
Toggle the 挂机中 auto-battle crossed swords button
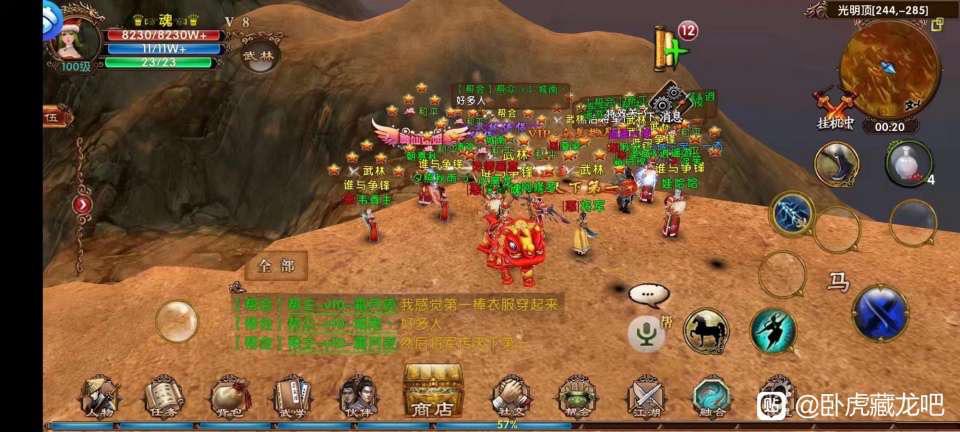pos(834,108)
